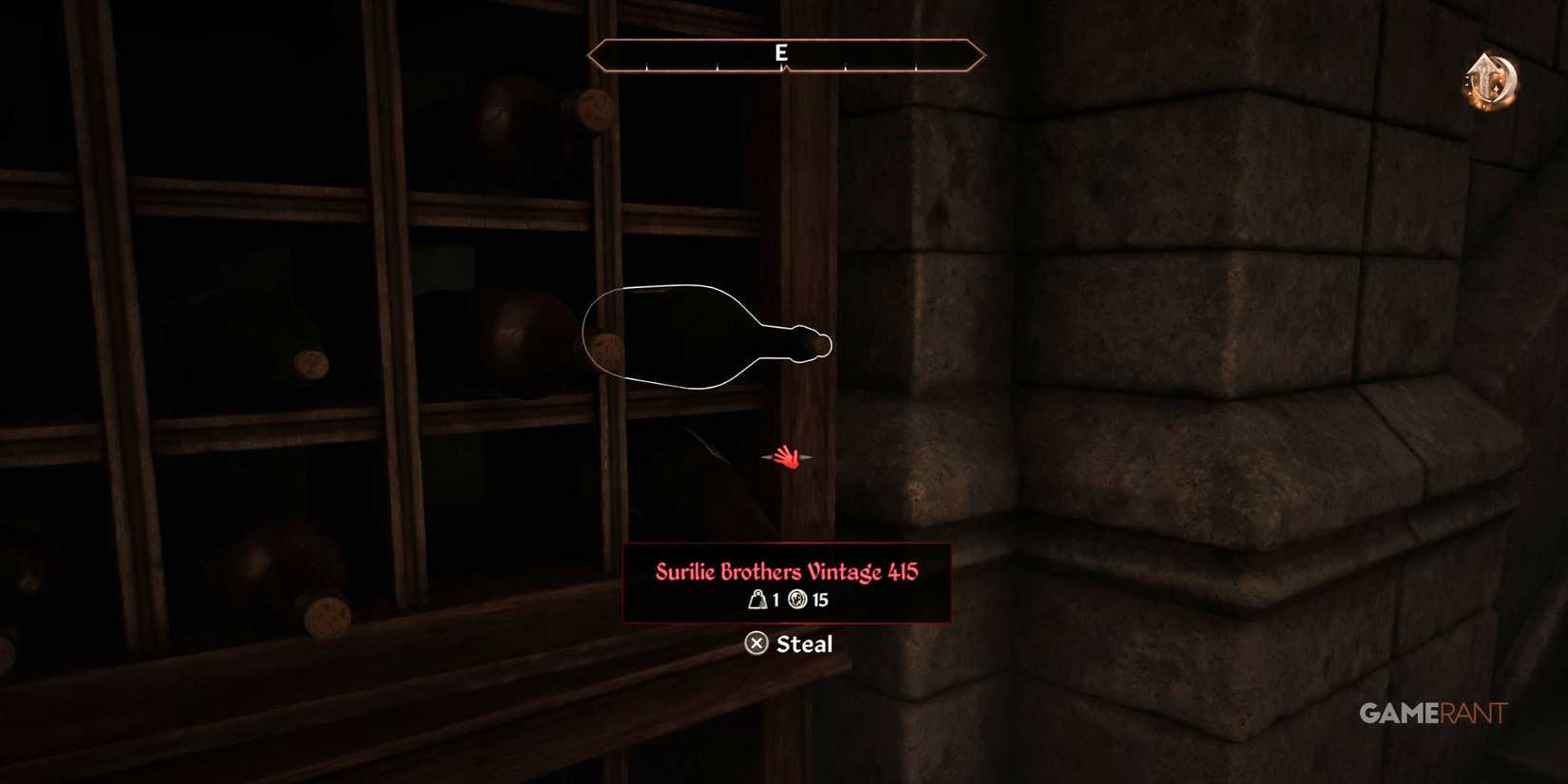
Task: Click the gold coin value icon showing 15
Action: pyautogui.click(x=798, y=601)
